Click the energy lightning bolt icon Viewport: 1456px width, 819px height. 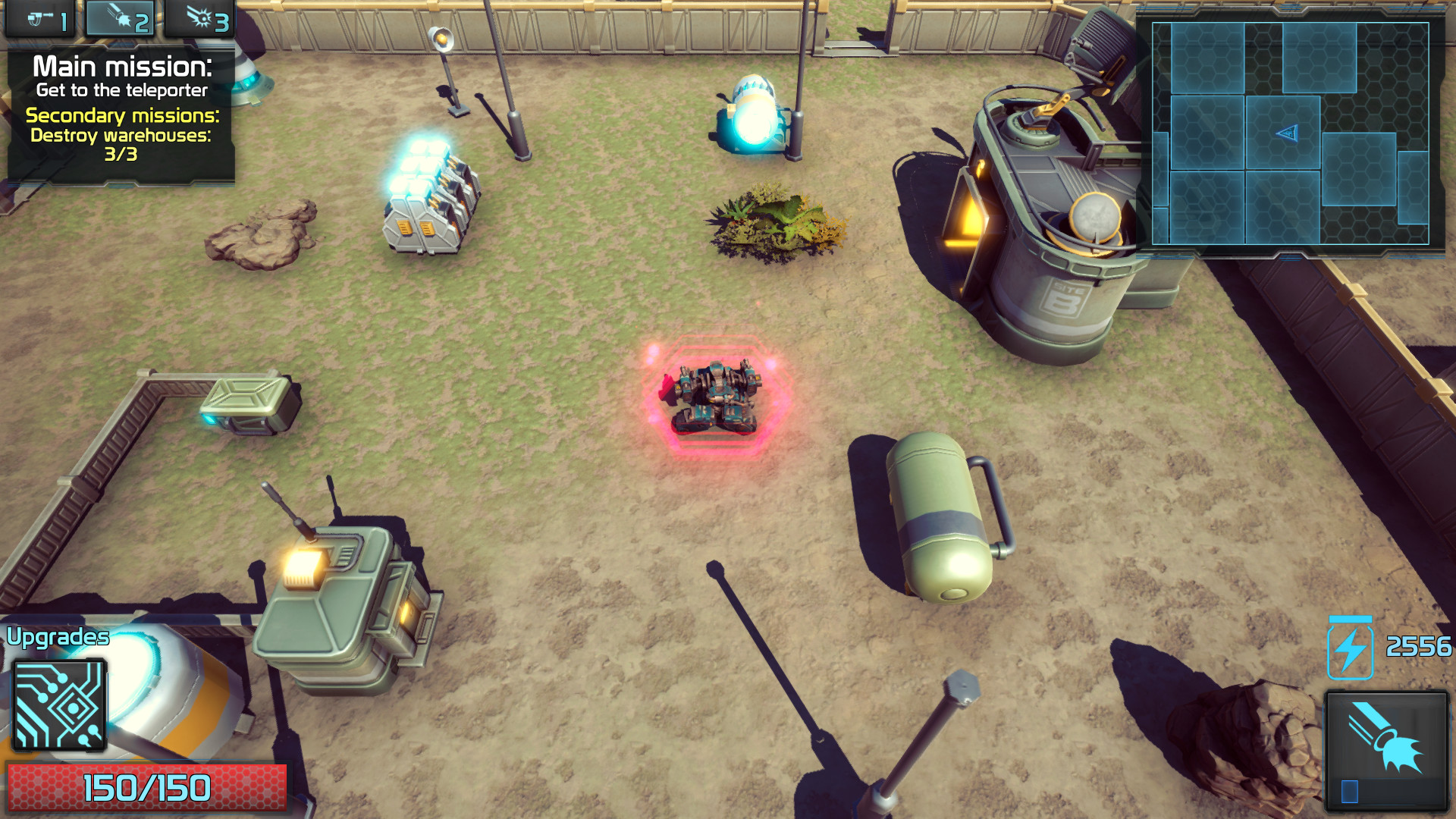[1348, 646]
